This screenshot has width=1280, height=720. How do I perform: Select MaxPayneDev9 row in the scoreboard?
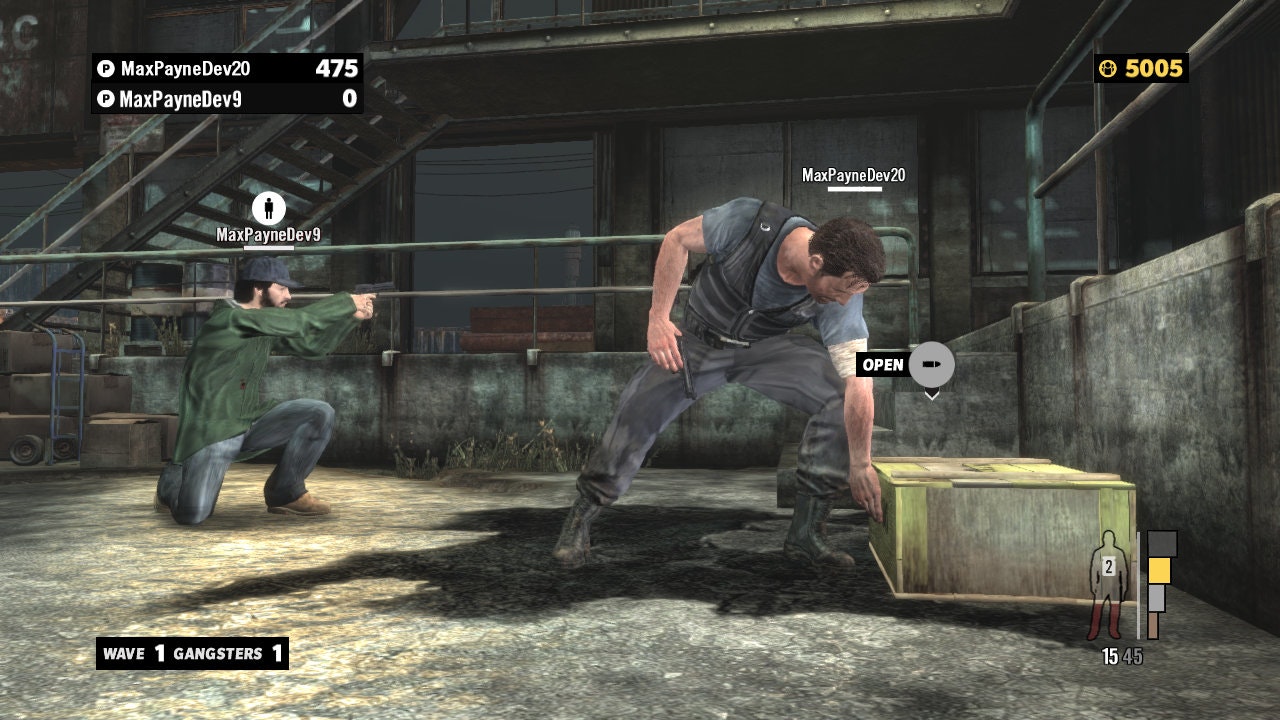pos(227,99)
